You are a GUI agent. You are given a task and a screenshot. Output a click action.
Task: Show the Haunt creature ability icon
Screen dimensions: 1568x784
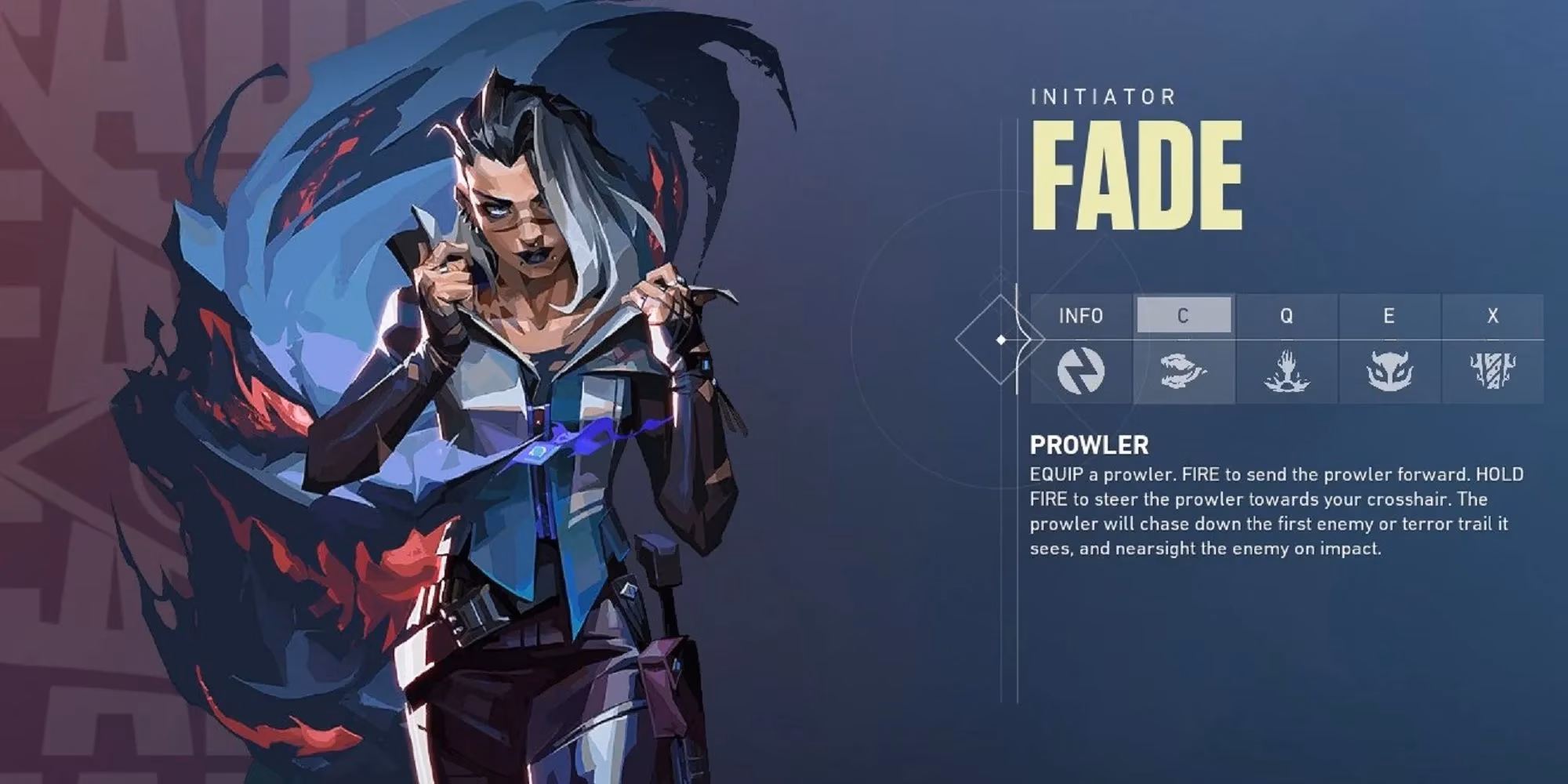pos(1389,372)
